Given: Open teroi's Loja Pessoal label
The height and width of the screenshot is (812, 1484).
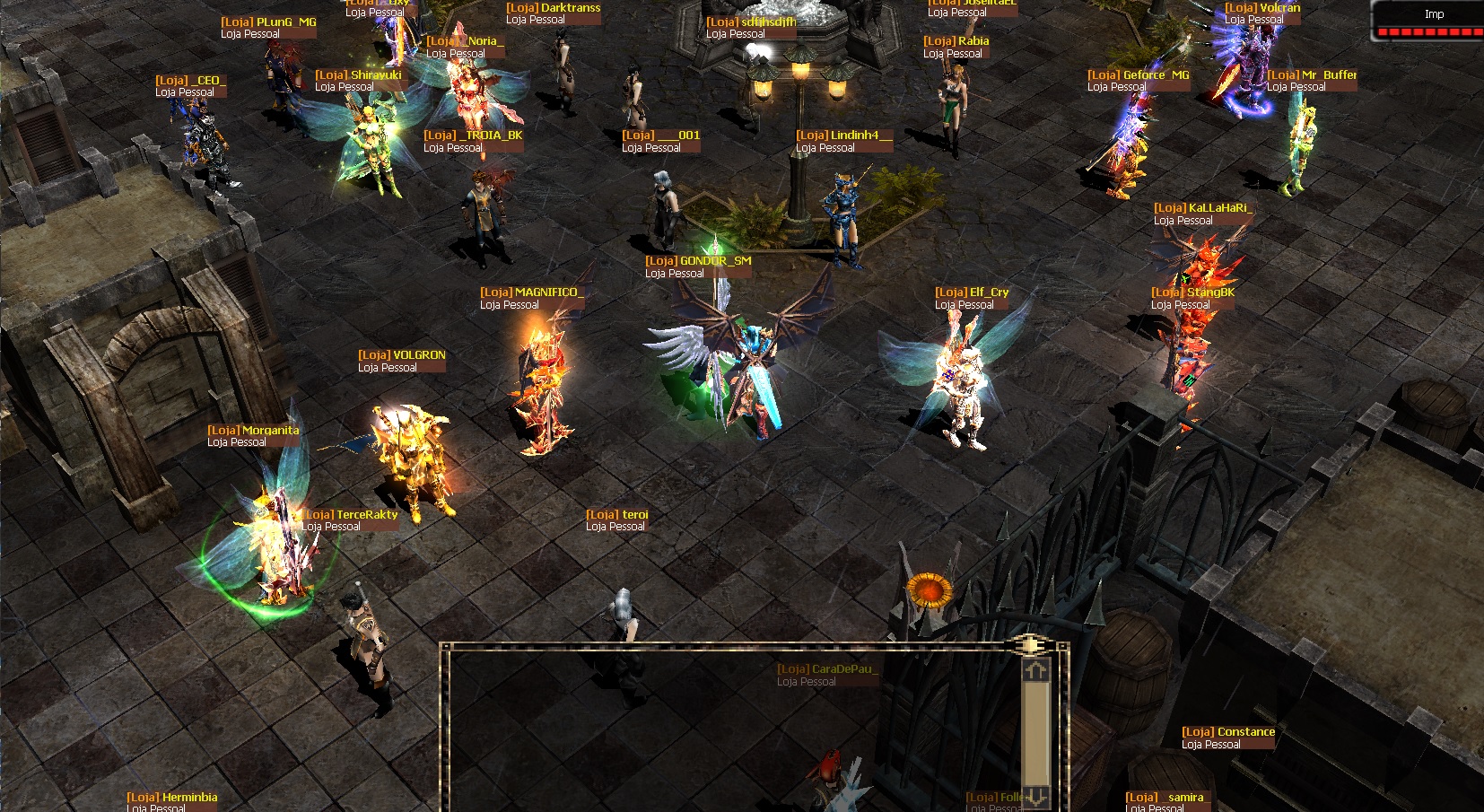Looking at the screenshot, I should [617, 520].
